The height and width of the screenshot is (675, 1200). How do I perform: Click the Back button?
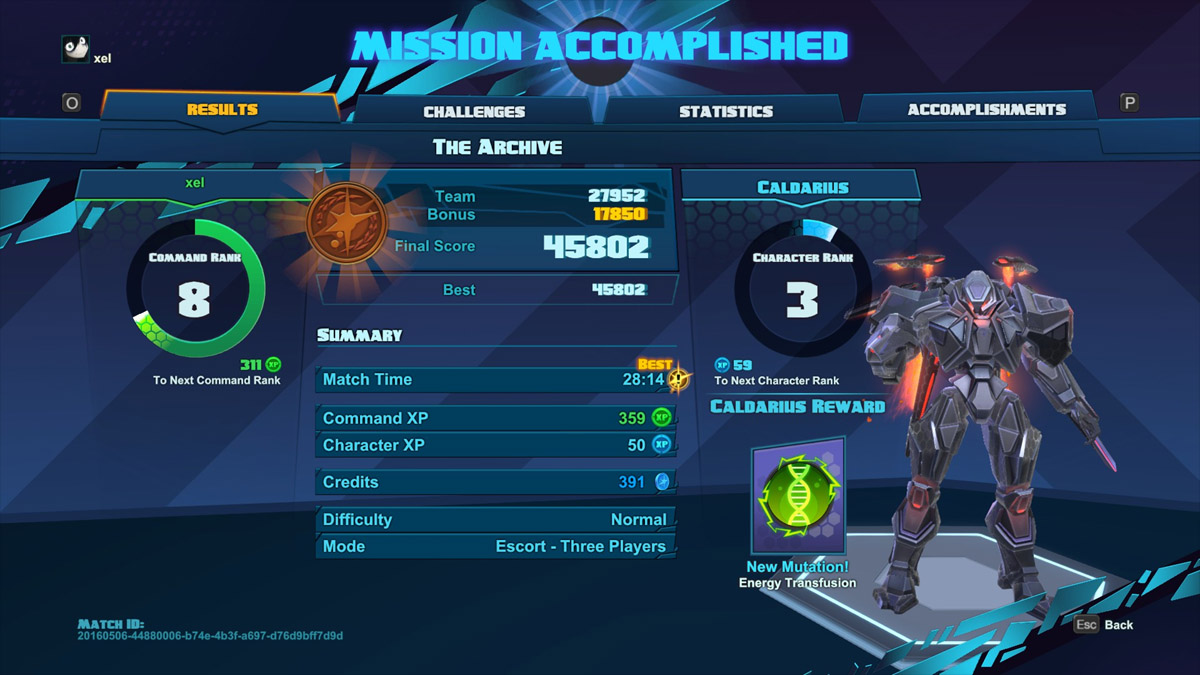tap(1105, 624)
